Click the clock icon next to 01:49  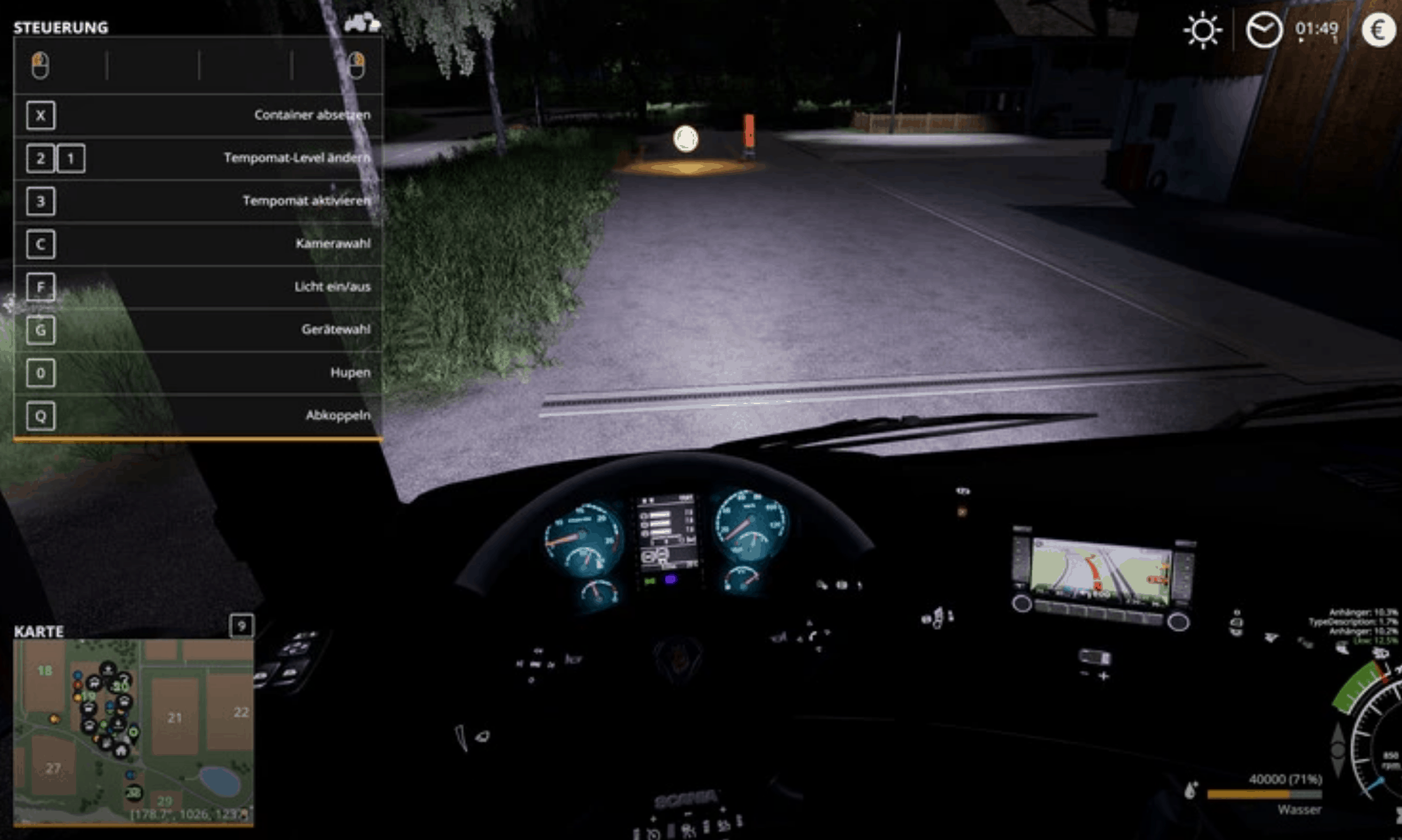[1264, 29]
